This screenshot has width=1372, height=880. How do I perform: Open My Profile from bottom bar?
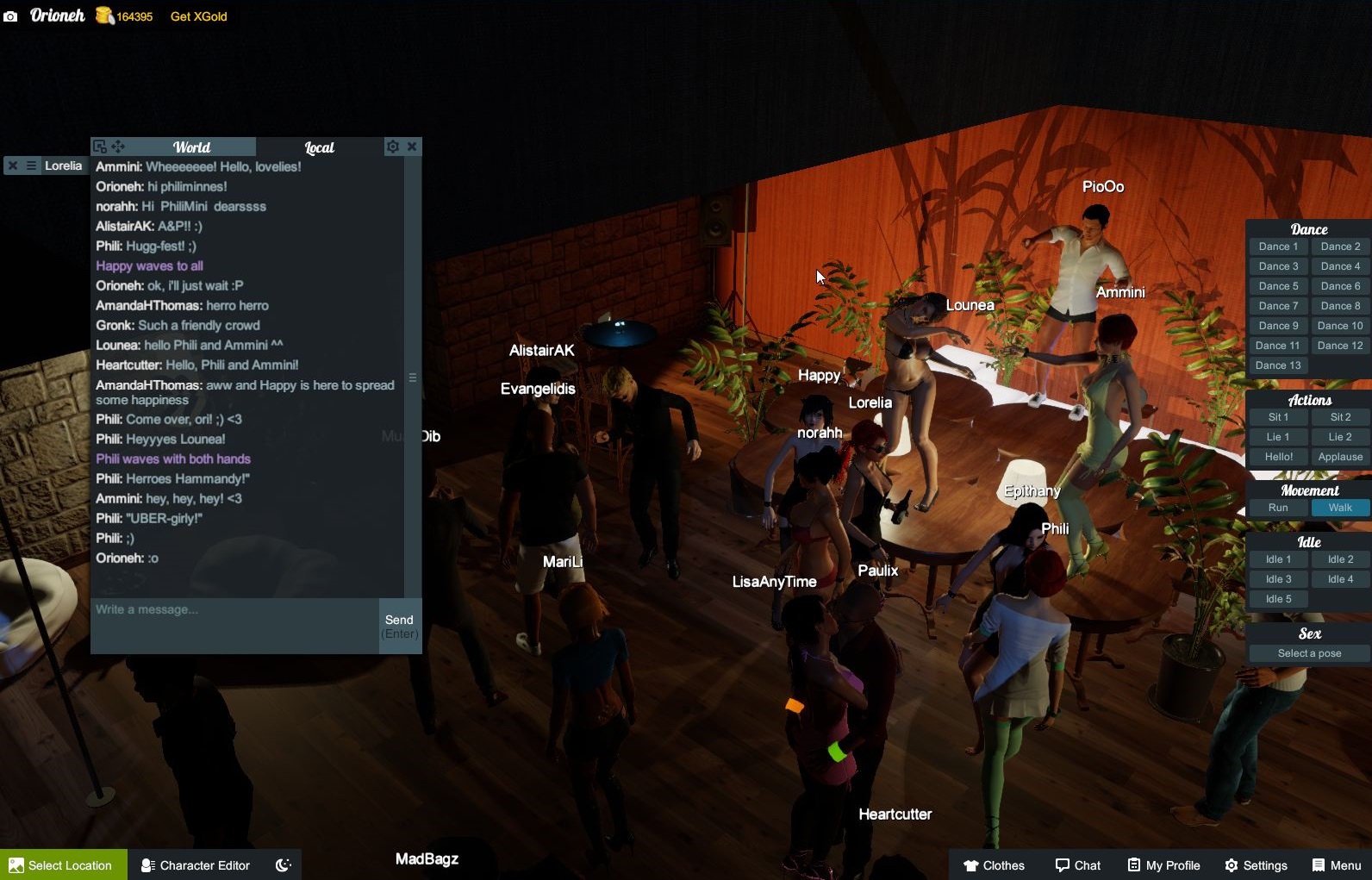point(1163,865)
